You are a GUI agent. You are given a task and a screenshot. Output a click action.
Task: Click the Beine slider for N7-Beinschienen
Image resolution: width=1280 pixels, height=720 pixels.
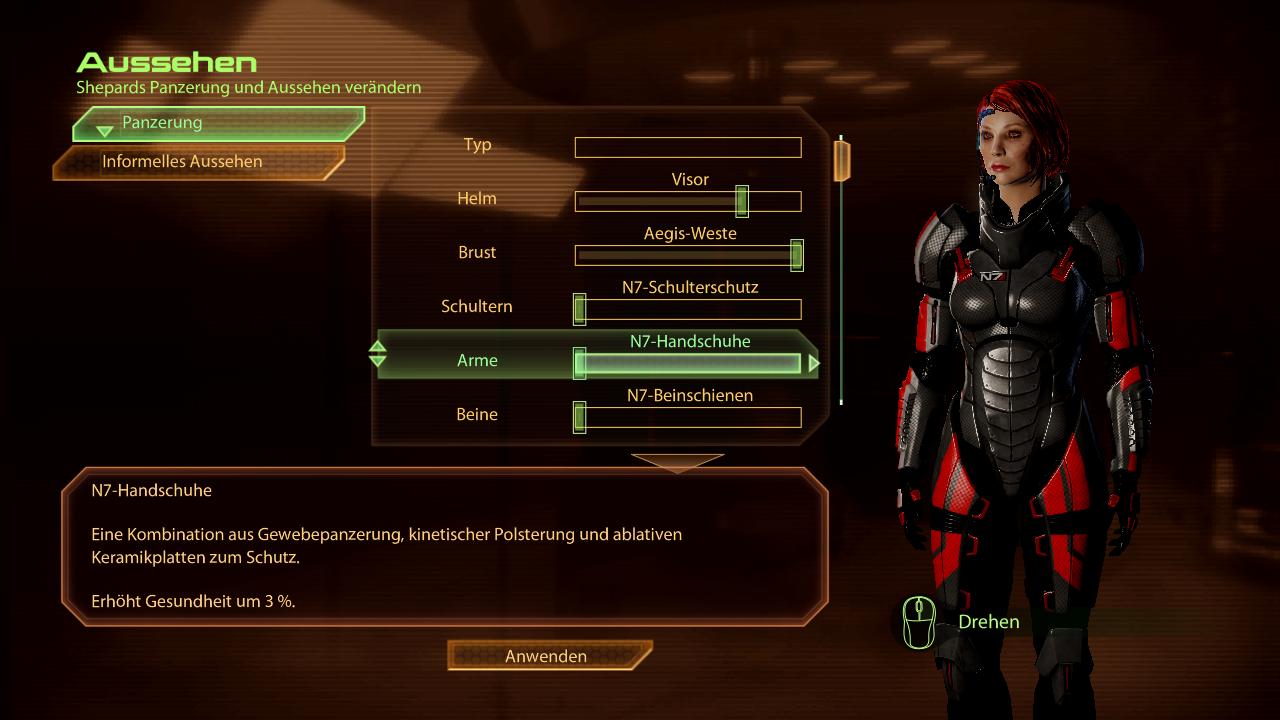(x=688, y=418)
